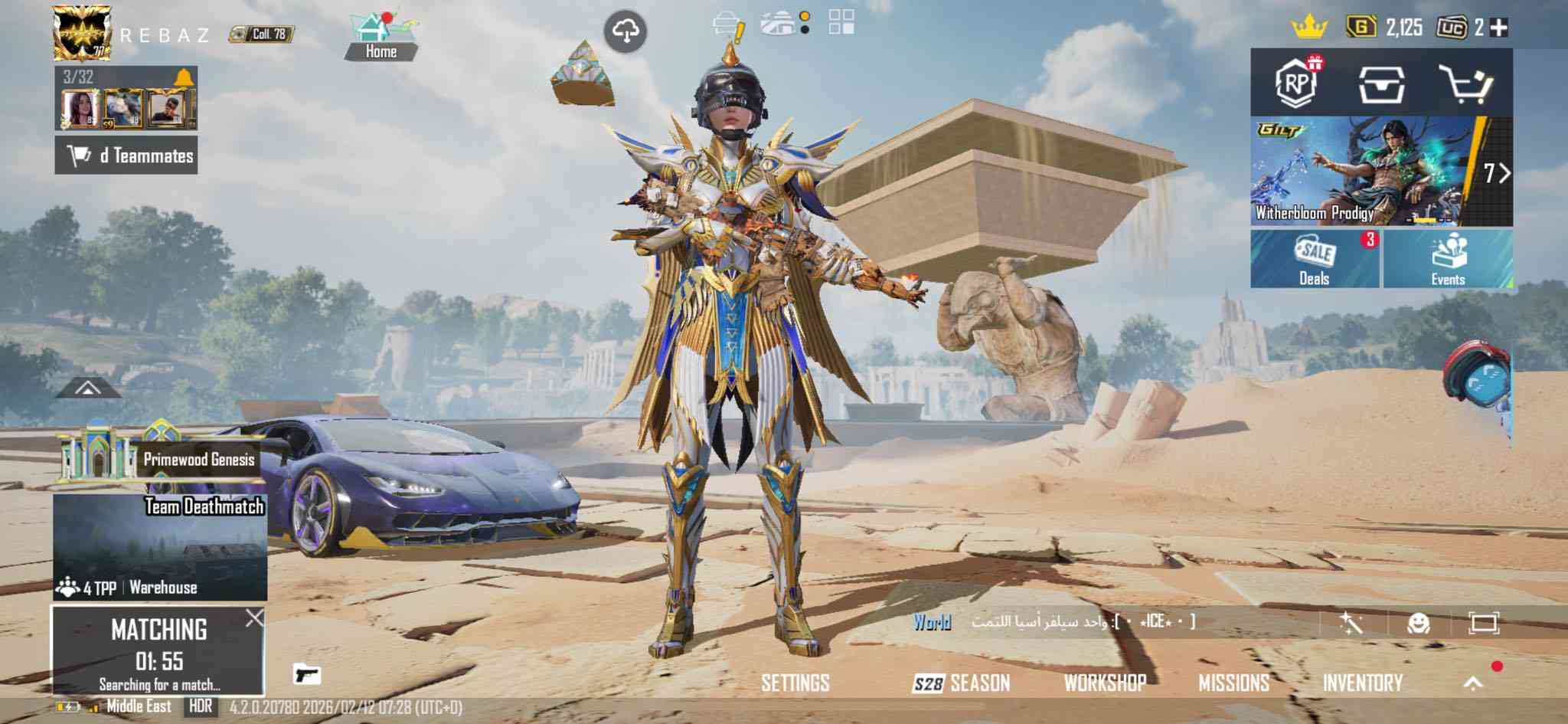Open the emote smiley icon
The height and width of the screenshot is (724, 1568).
coord(1419,623)
